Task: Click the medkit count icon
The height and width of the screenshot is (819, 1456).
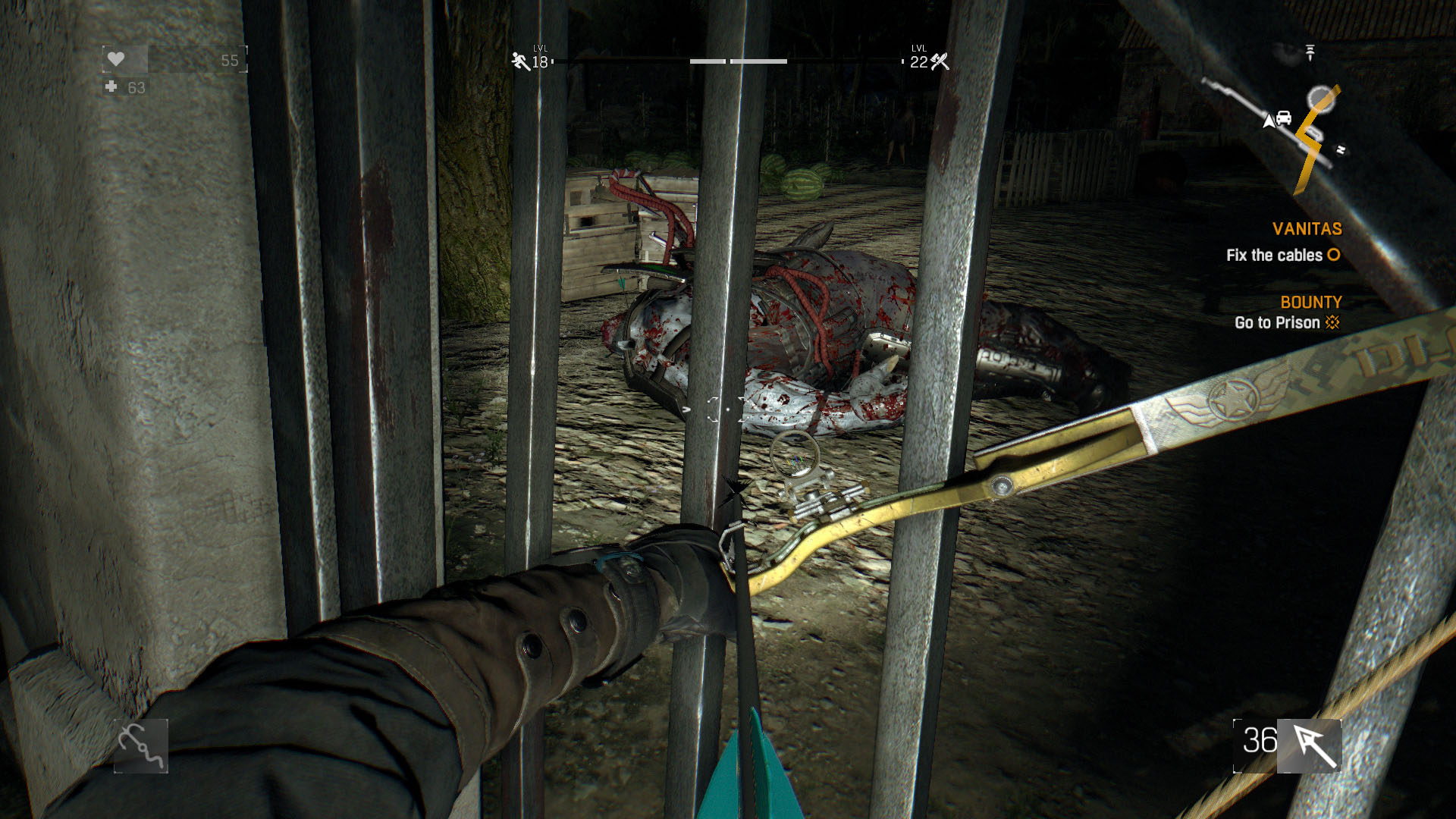Action: (x=111, y=87)
